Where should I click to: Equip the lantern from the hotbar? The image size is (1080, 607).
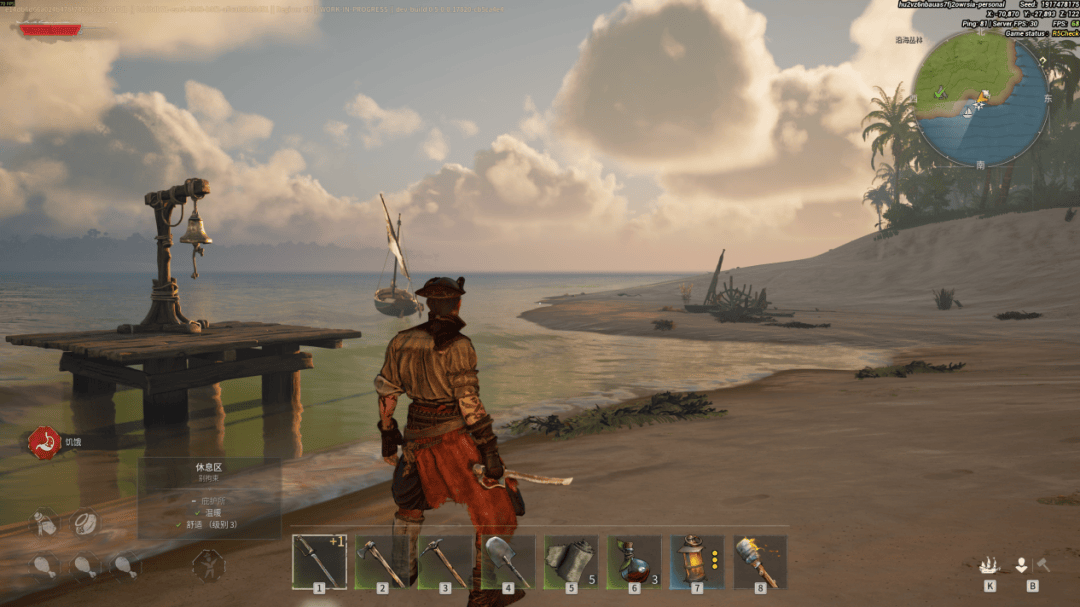tap(697, 561)
